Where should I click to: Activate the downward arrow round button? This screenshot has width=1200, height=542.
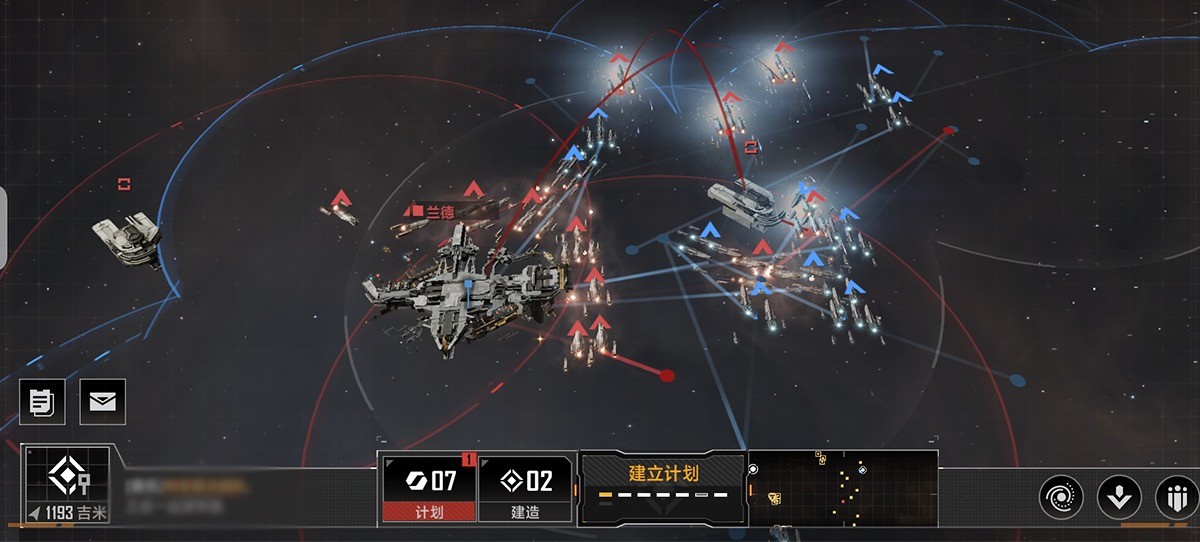point(1118,496)
